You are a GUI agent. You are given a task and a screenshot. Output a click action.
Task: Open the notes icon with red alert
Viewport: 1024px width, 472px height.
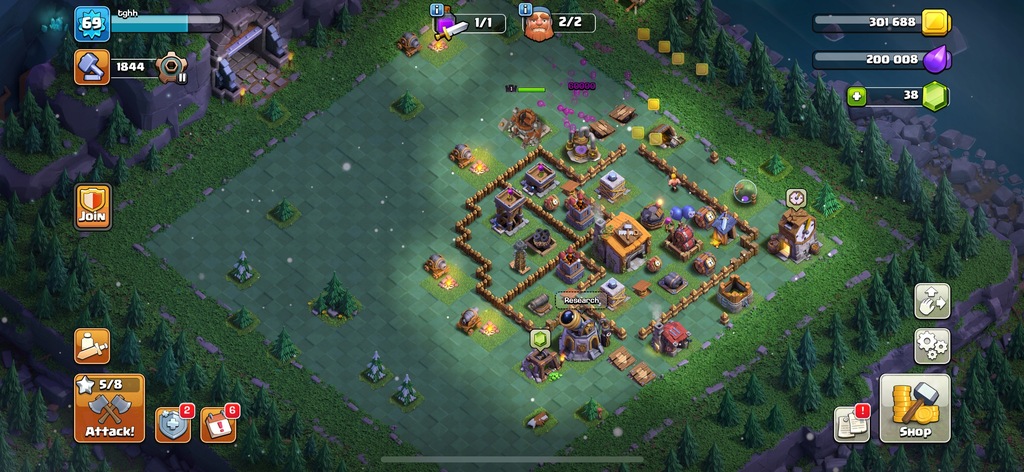click(851, 424)
